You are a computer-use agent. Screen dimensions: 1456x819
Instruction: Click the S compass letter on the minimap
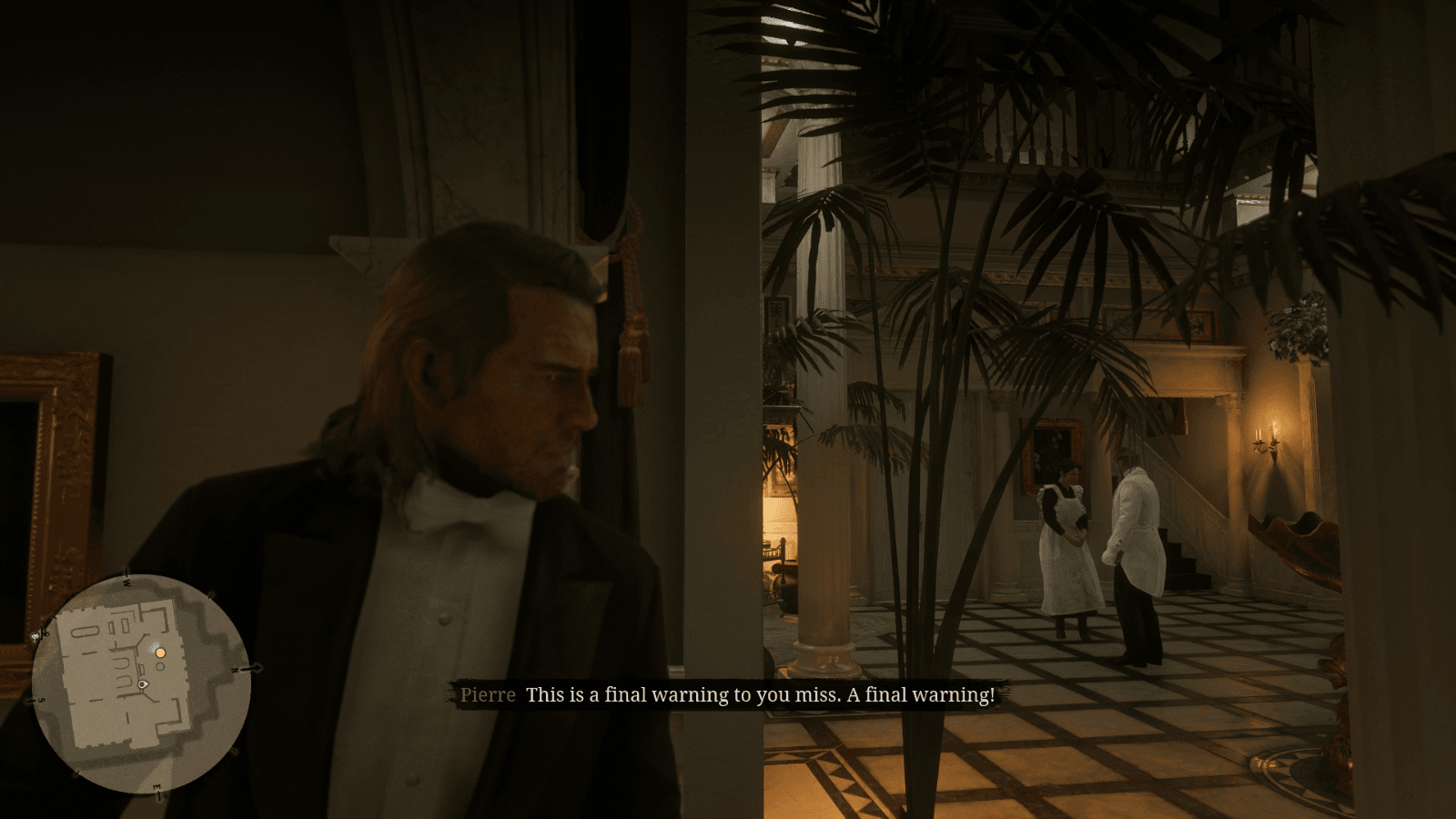40,700
